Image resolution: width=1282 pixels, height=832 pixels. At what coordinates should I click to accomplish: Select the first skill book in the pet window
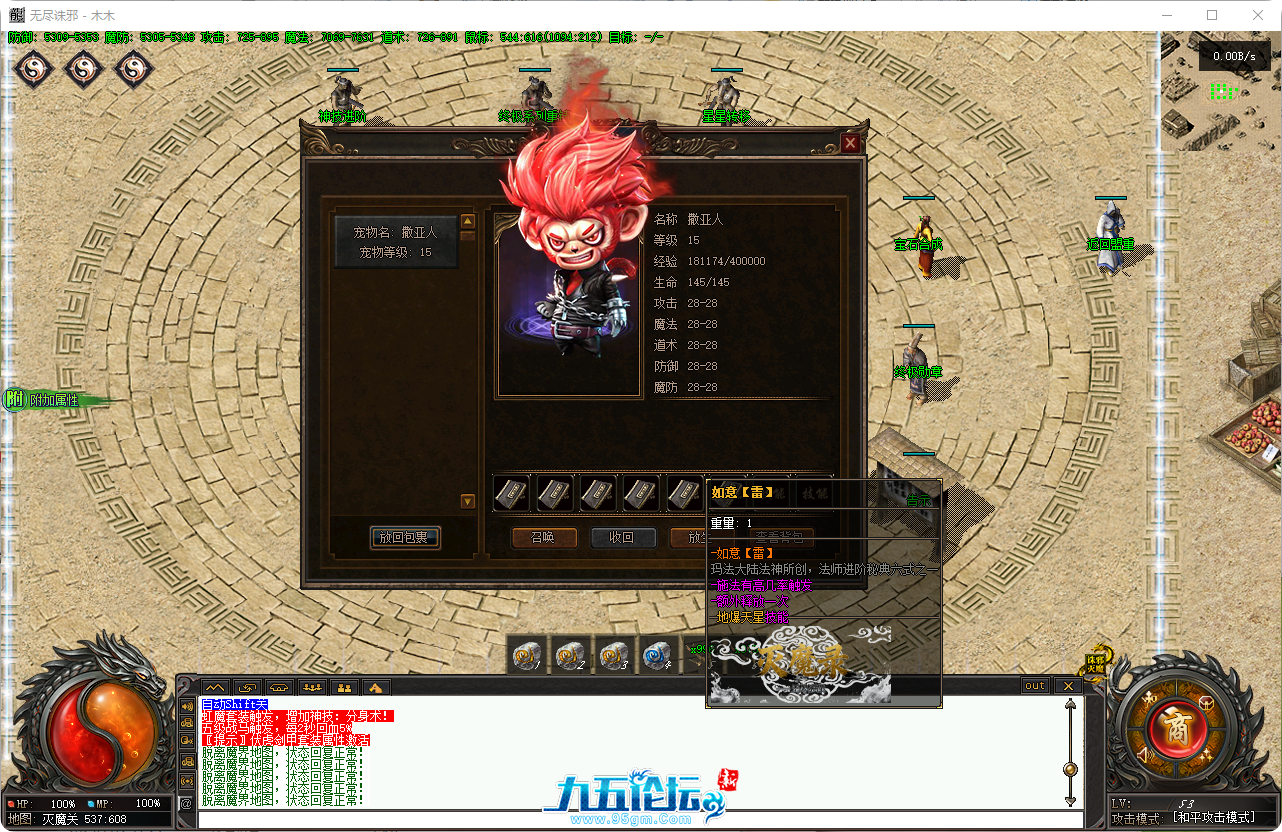pyautogui.click(x=511, y=494)
